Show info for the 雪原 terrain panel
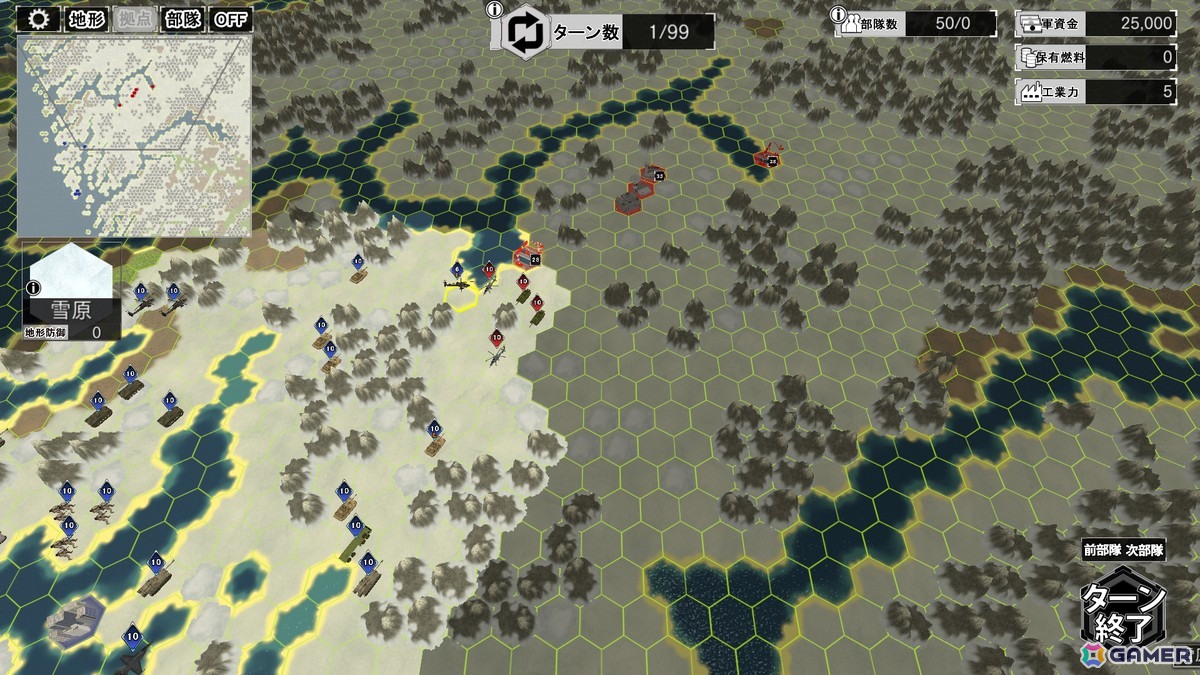The image size is (1200, 675). tap(33, 288)
